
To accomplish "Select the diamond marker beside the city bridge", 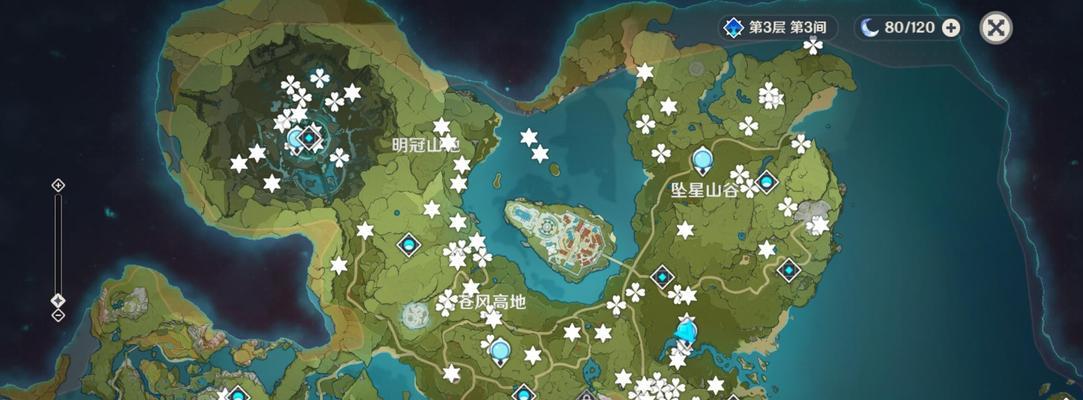I will tap(662, 276).
